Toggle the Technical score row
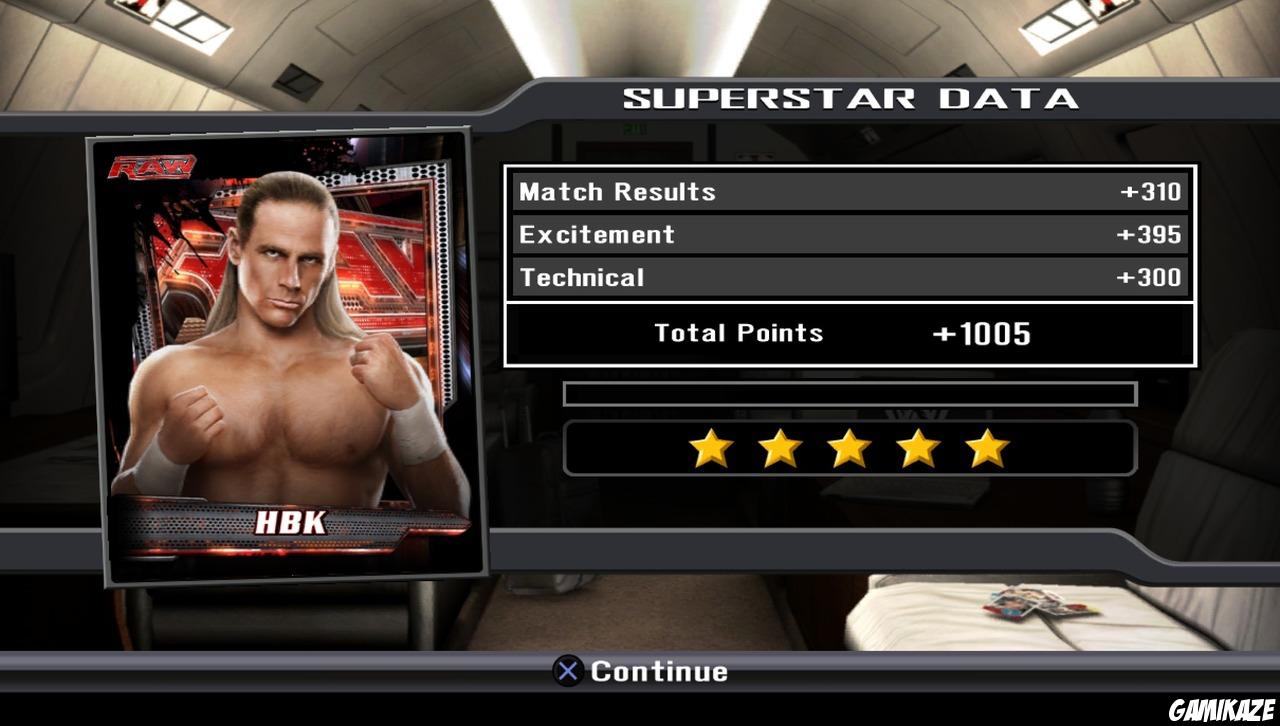 click(x=848, y=277)
